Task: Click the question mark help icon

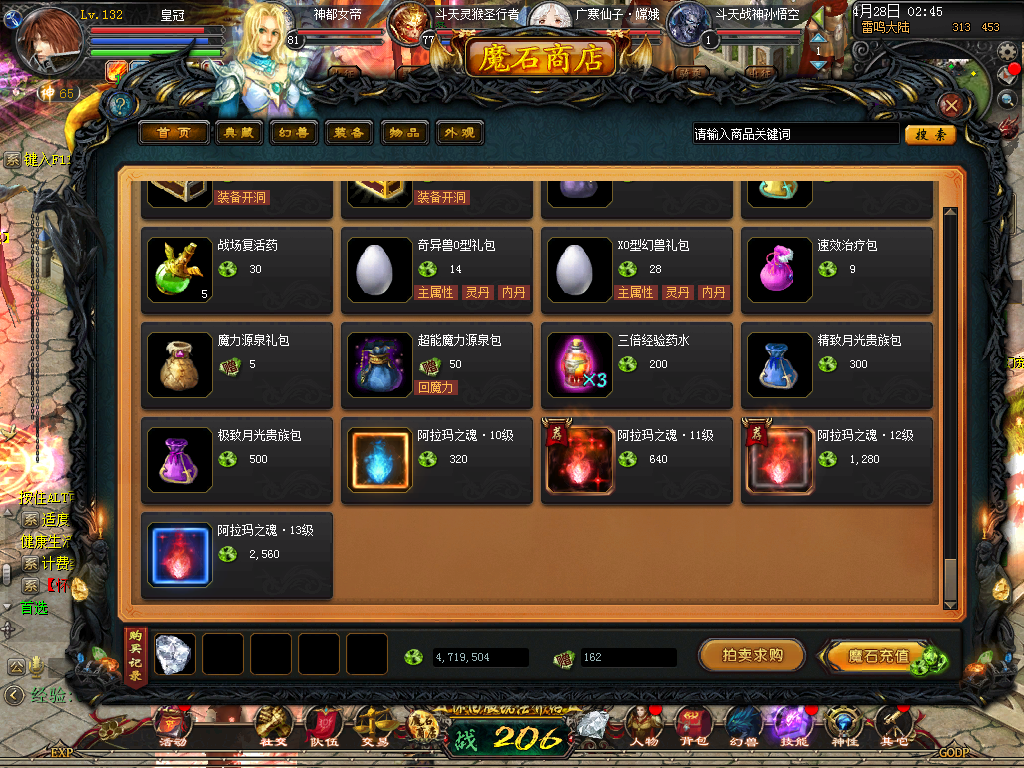Action: tap(121, 105)
